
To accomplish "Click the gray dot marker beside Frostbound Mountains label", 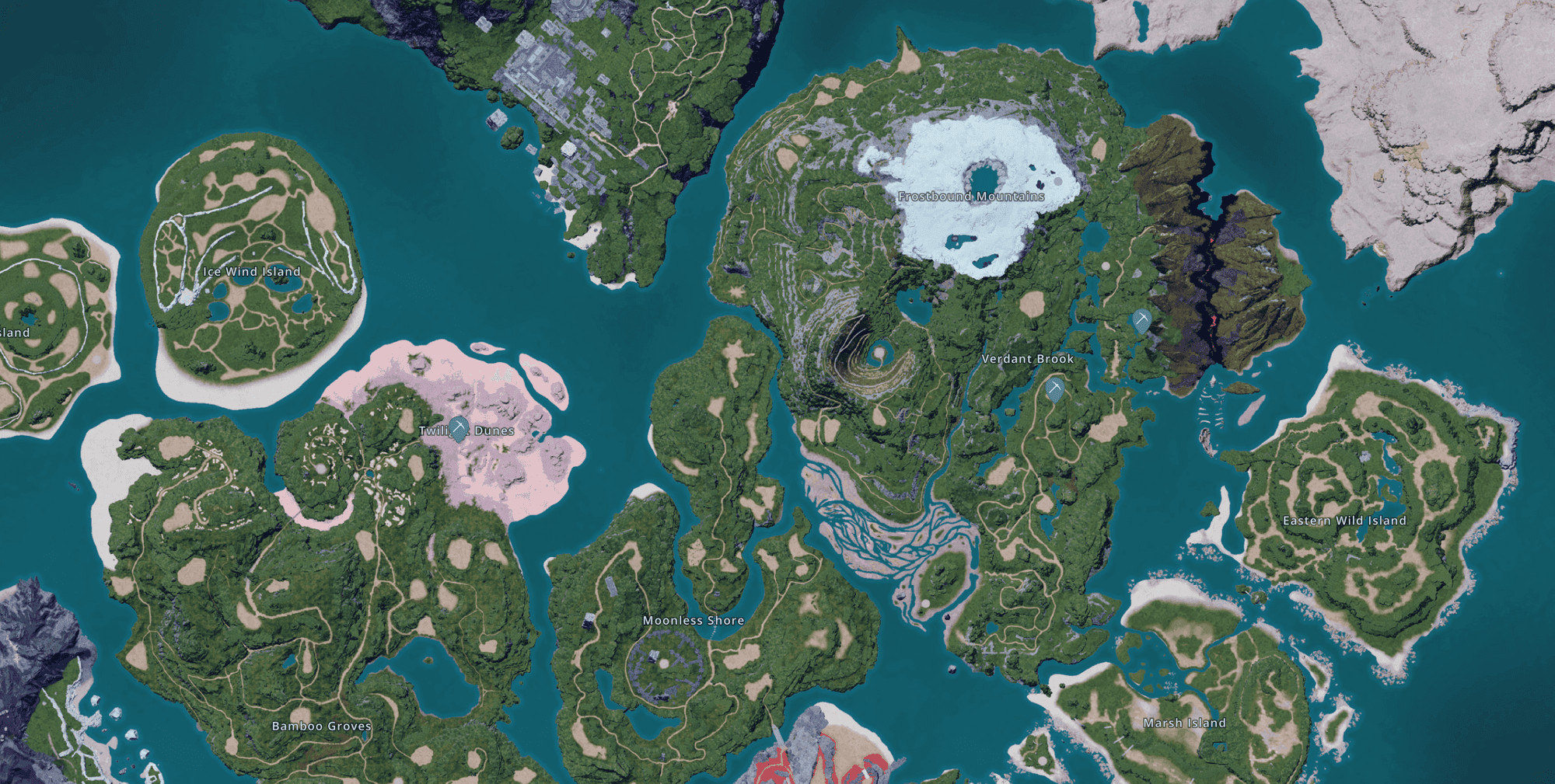I will (1058, 181).
